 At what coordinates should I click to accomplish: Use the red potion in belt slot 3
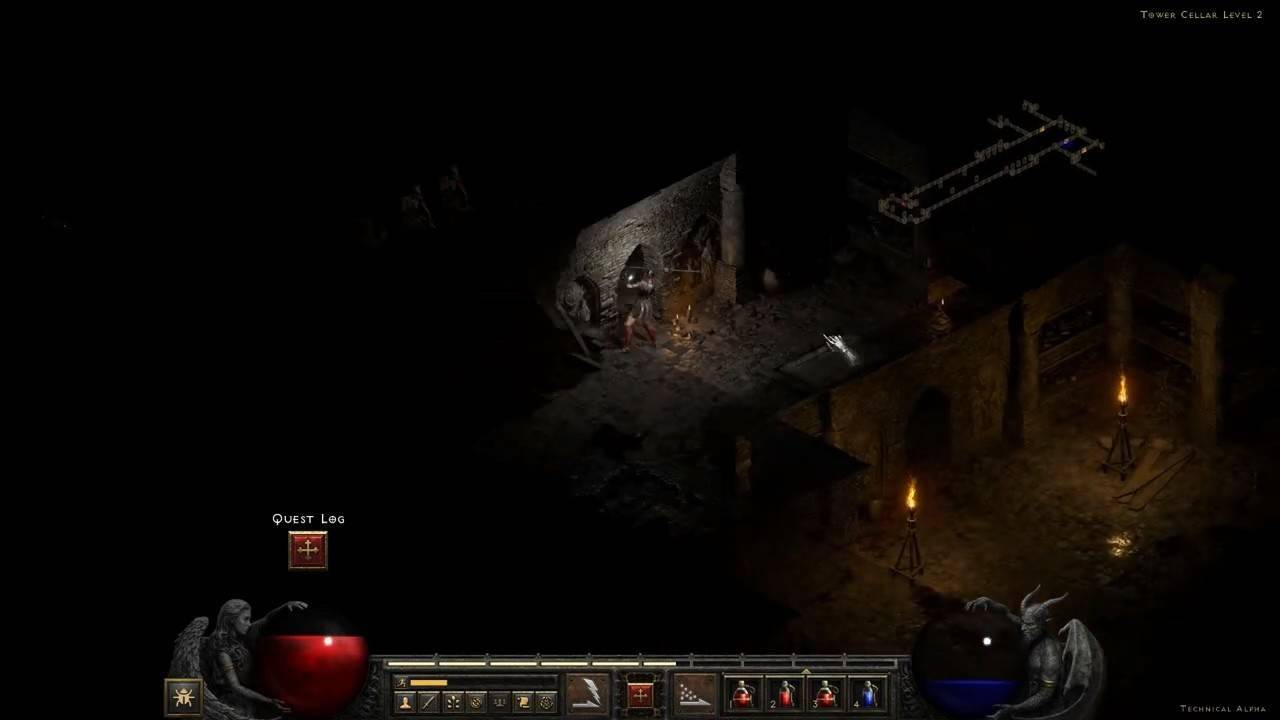click(x=826, y=694)
